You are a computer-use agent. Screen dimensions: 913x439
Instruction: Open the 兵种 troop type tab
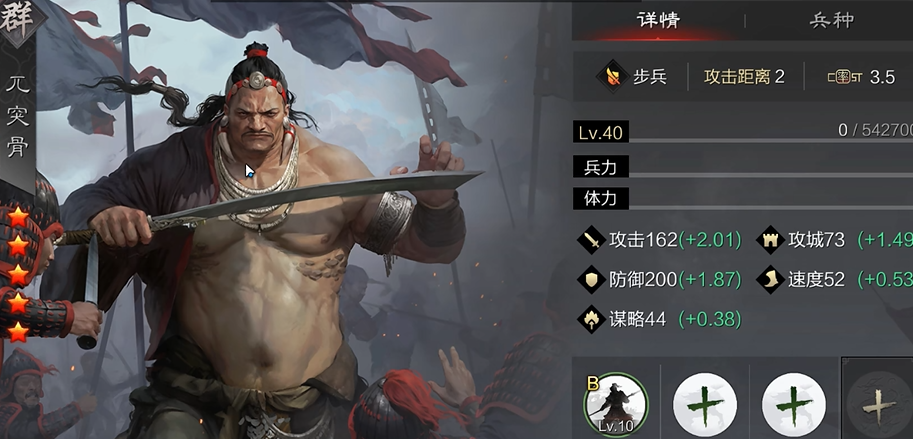pyautogui.click(x=831, y=20)
